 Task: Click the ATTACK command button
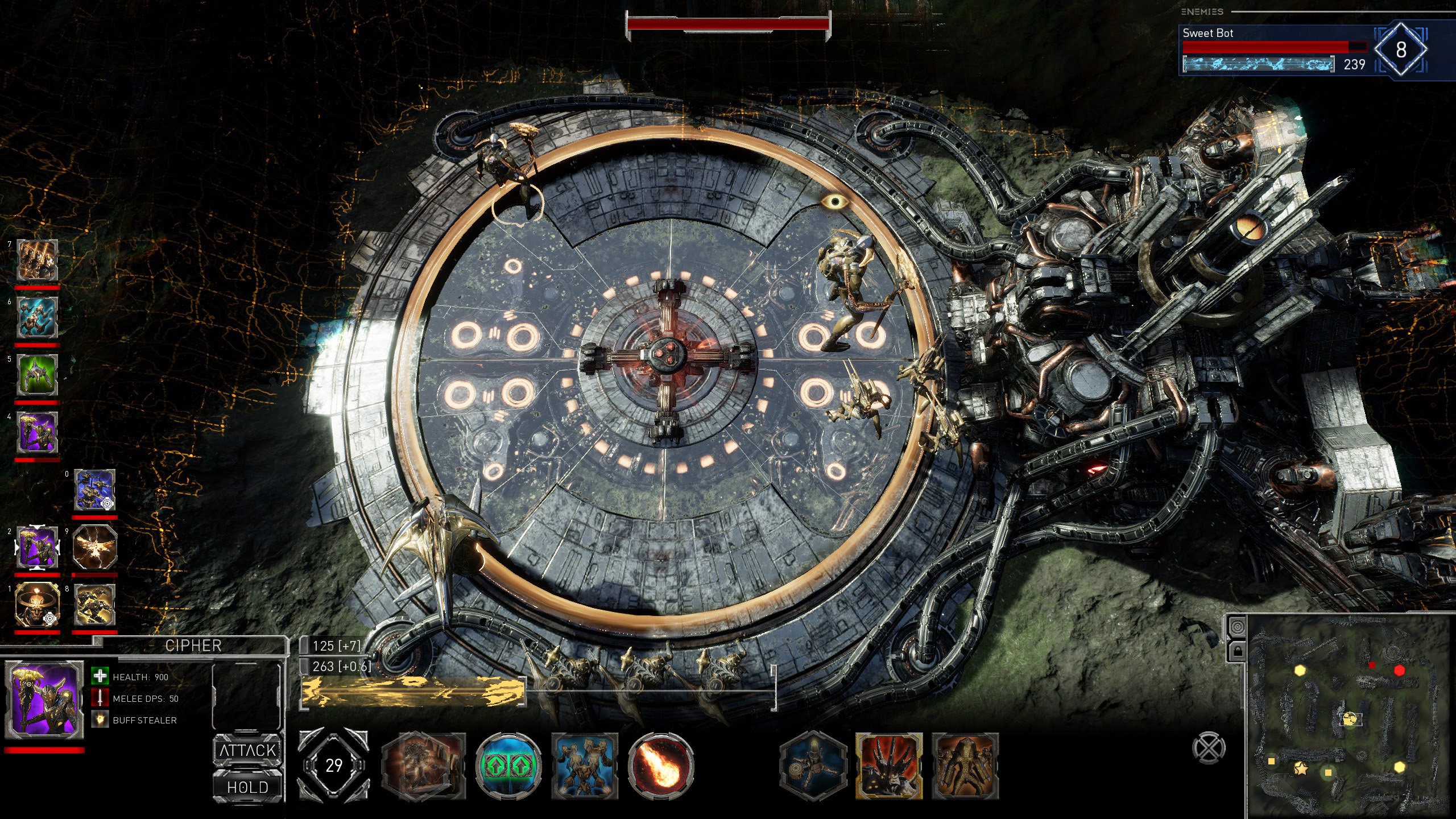pos(248,750)
